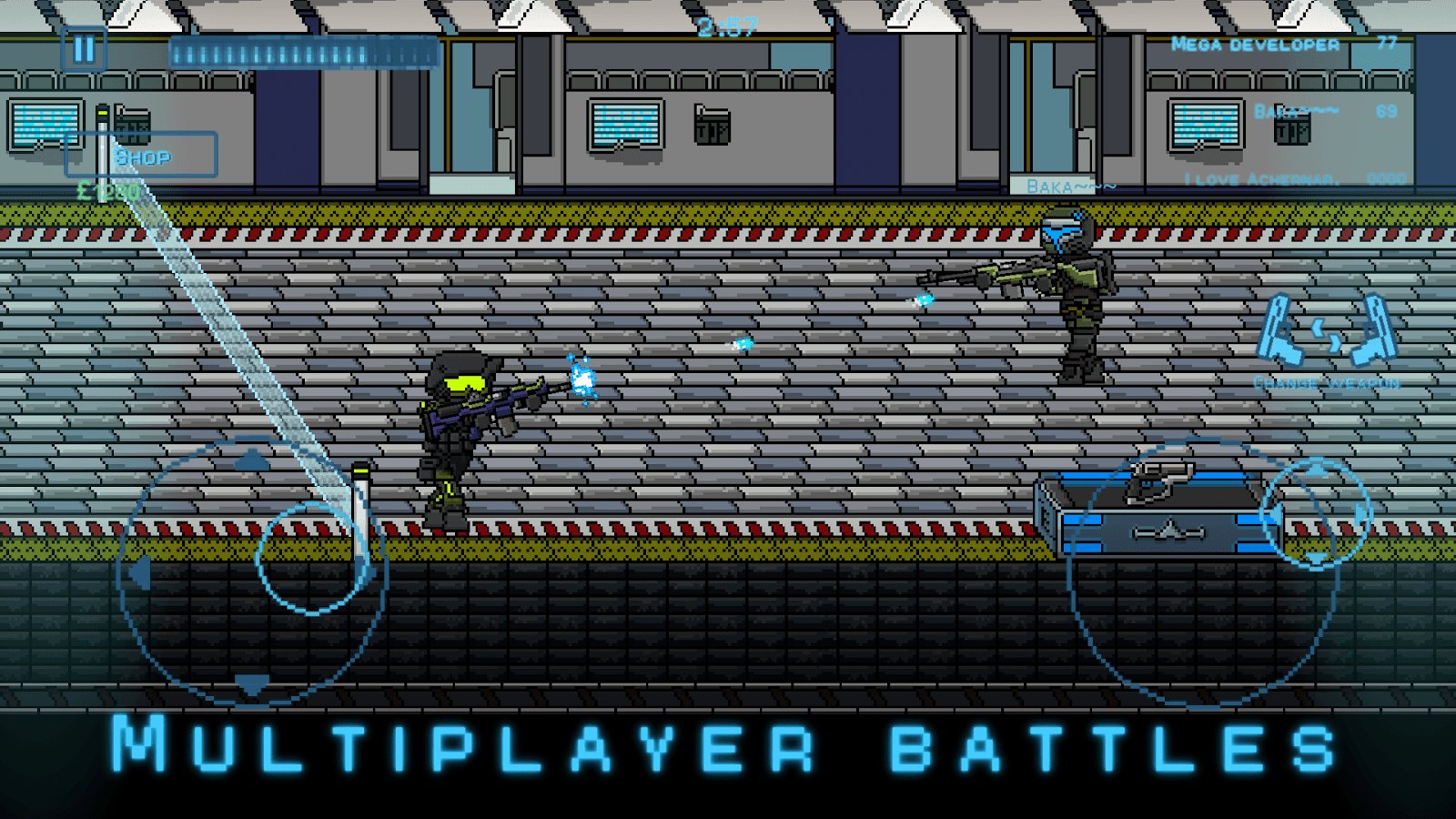Tap the swap arrows between the two pistols
Image resolution: width=1456 pixels, height=819 pixels.
tap(1328, 335)
